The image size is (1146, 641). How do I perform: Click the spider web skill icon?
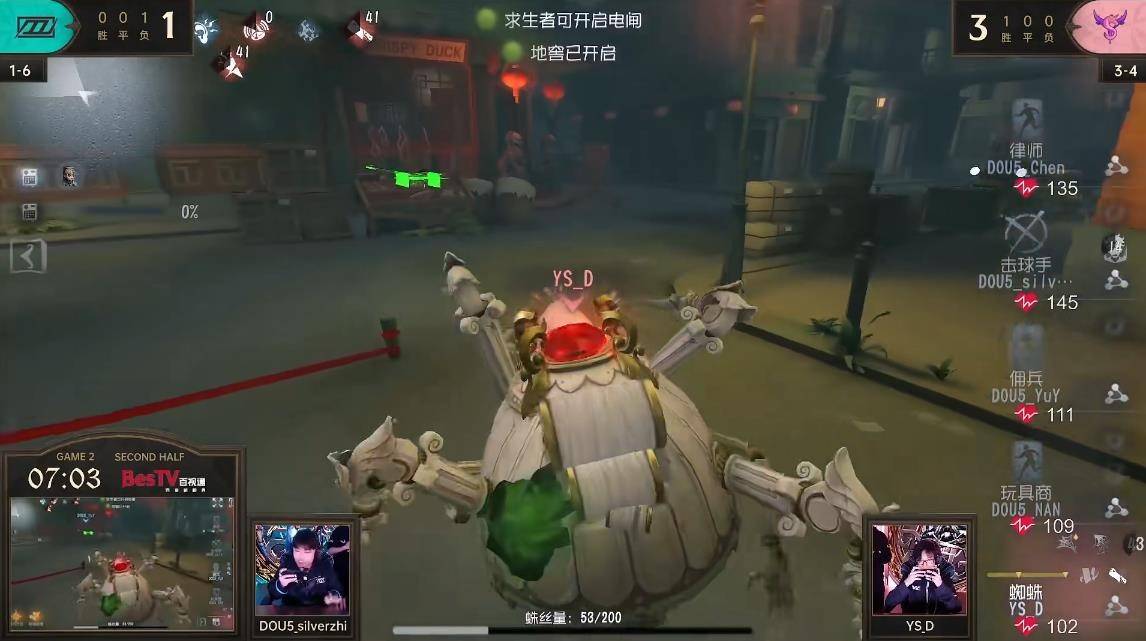pyautogui.click(x=1113, y=246)
